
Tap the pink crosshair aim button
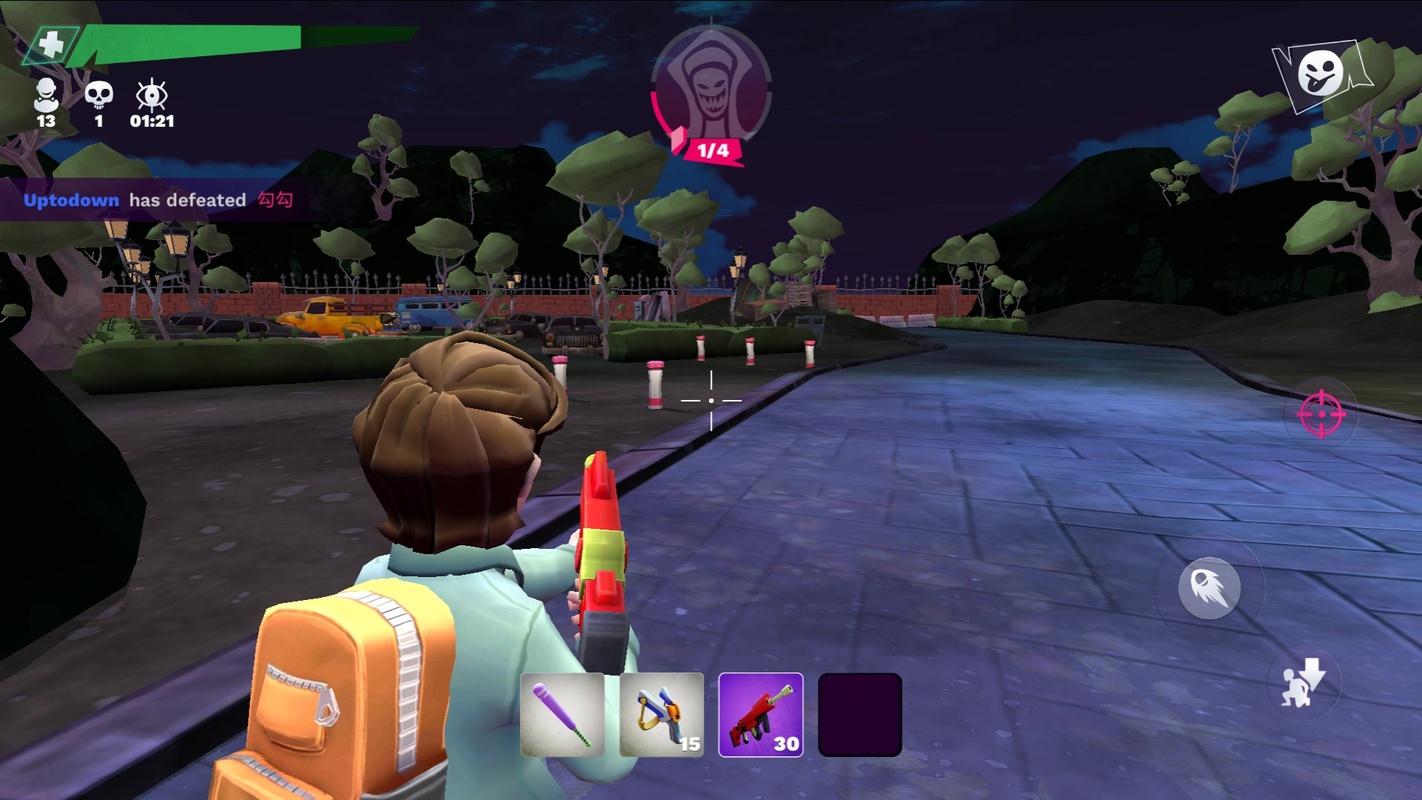click(x=1320, y=415)
